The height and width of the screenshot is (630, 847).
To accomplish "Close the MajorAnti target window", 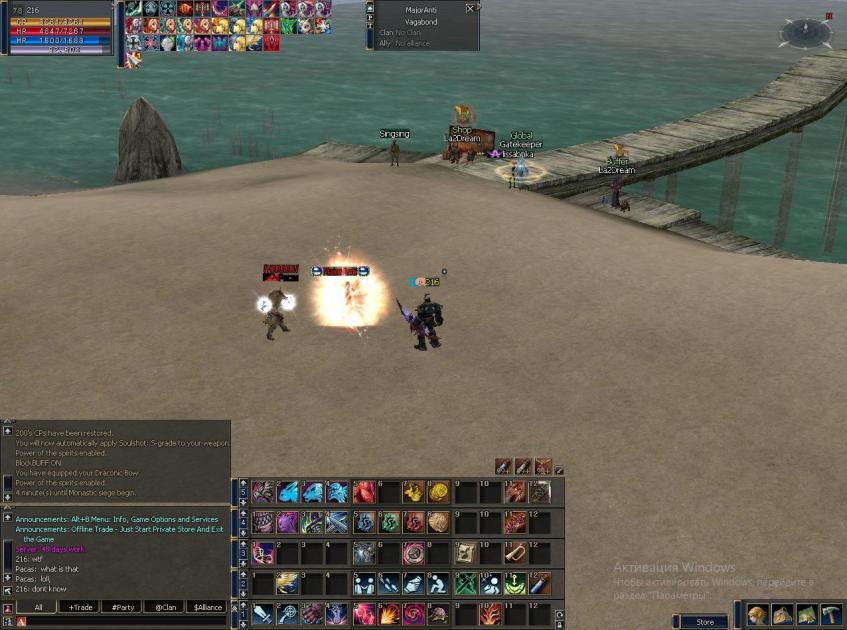I will click(x=471, y=9).
